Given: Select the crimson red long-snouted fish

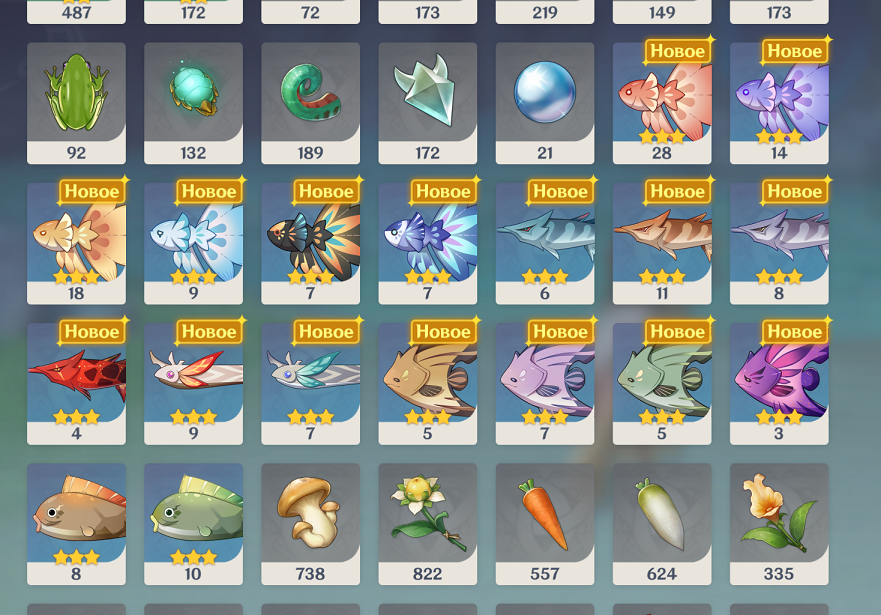Looking at the screenshot, I should [76, 382].
